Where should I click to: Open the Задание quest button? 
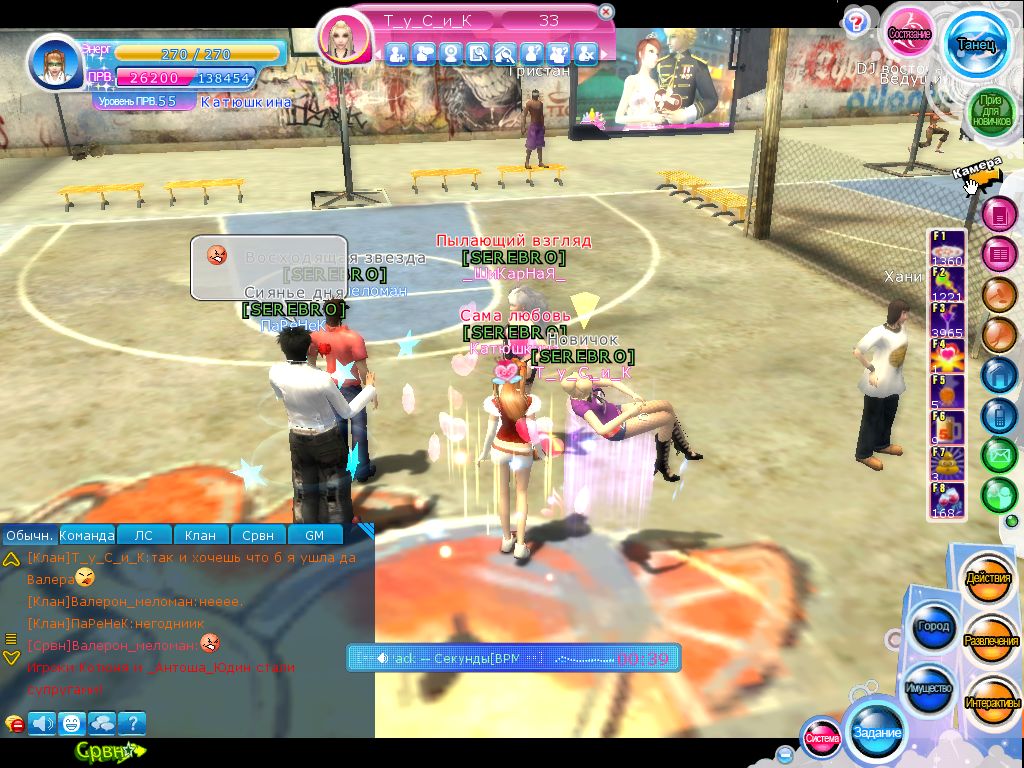(876, 732)
